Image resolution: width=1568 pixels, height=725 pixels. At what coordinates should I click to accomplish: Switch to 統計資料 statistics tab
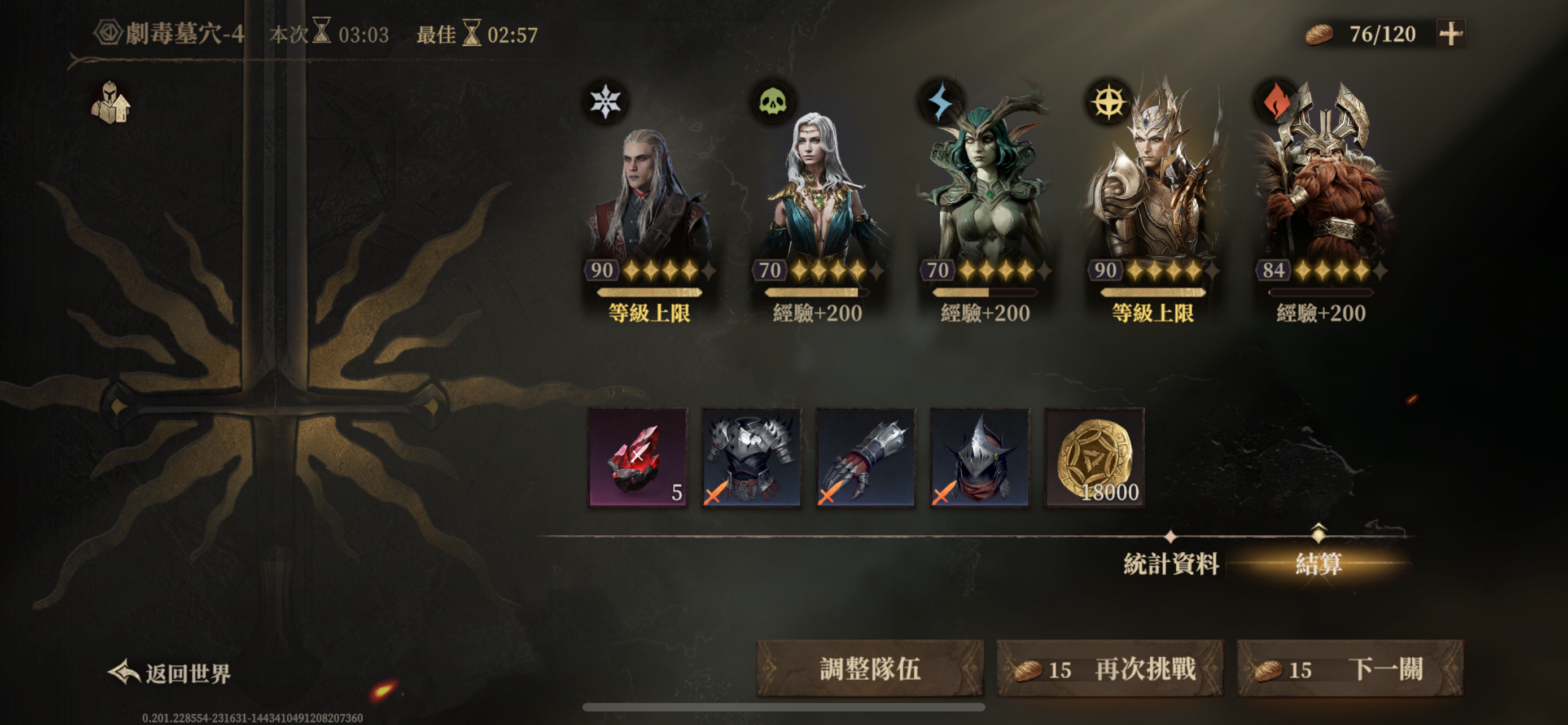coord(1171,564)
